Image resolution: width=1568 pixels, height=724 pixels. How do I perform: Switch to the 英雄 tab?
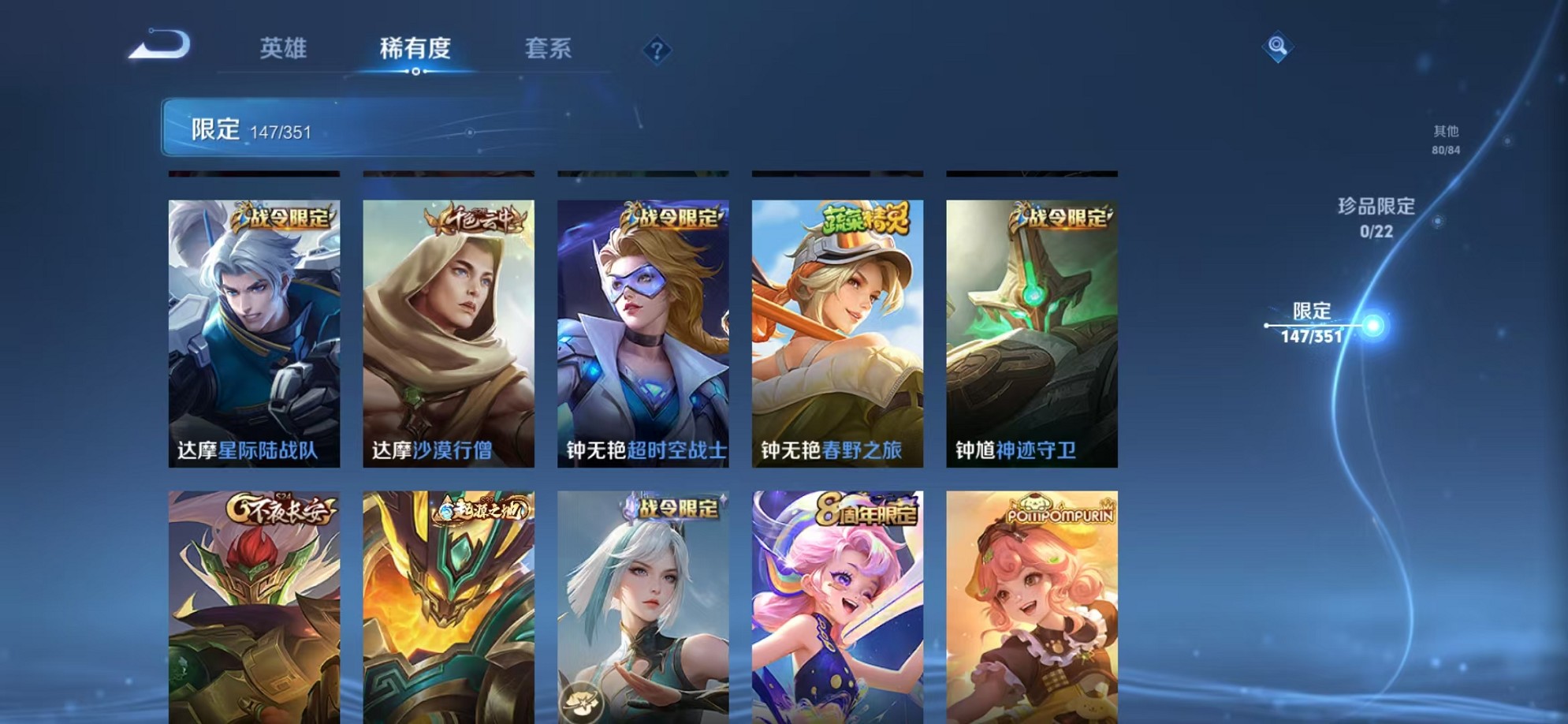coord(284,49)
